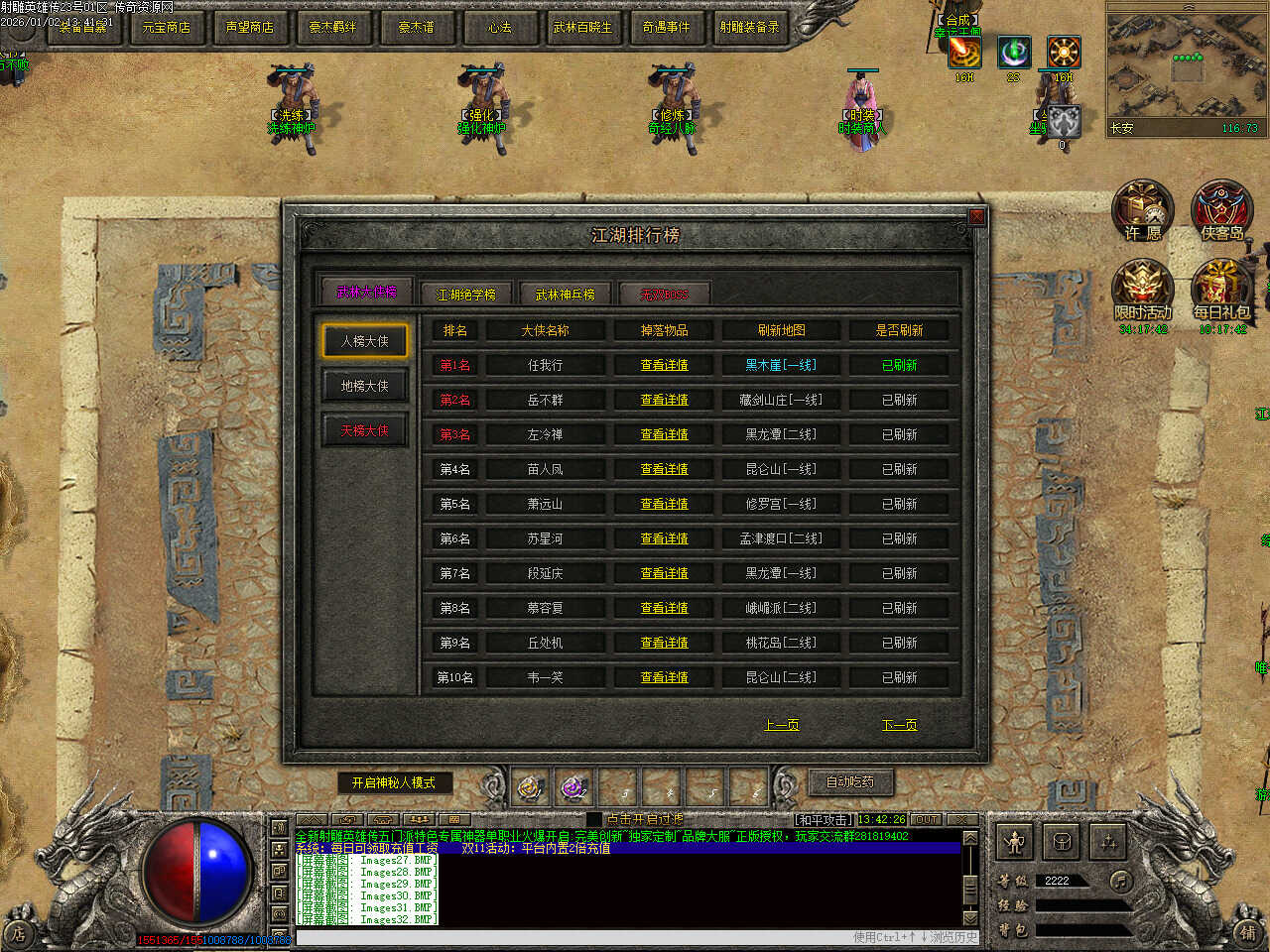The height and width of the screenshot is (952, 1270).
Task: Go to the previous page (上一页)
Action: tap(782, 725)
